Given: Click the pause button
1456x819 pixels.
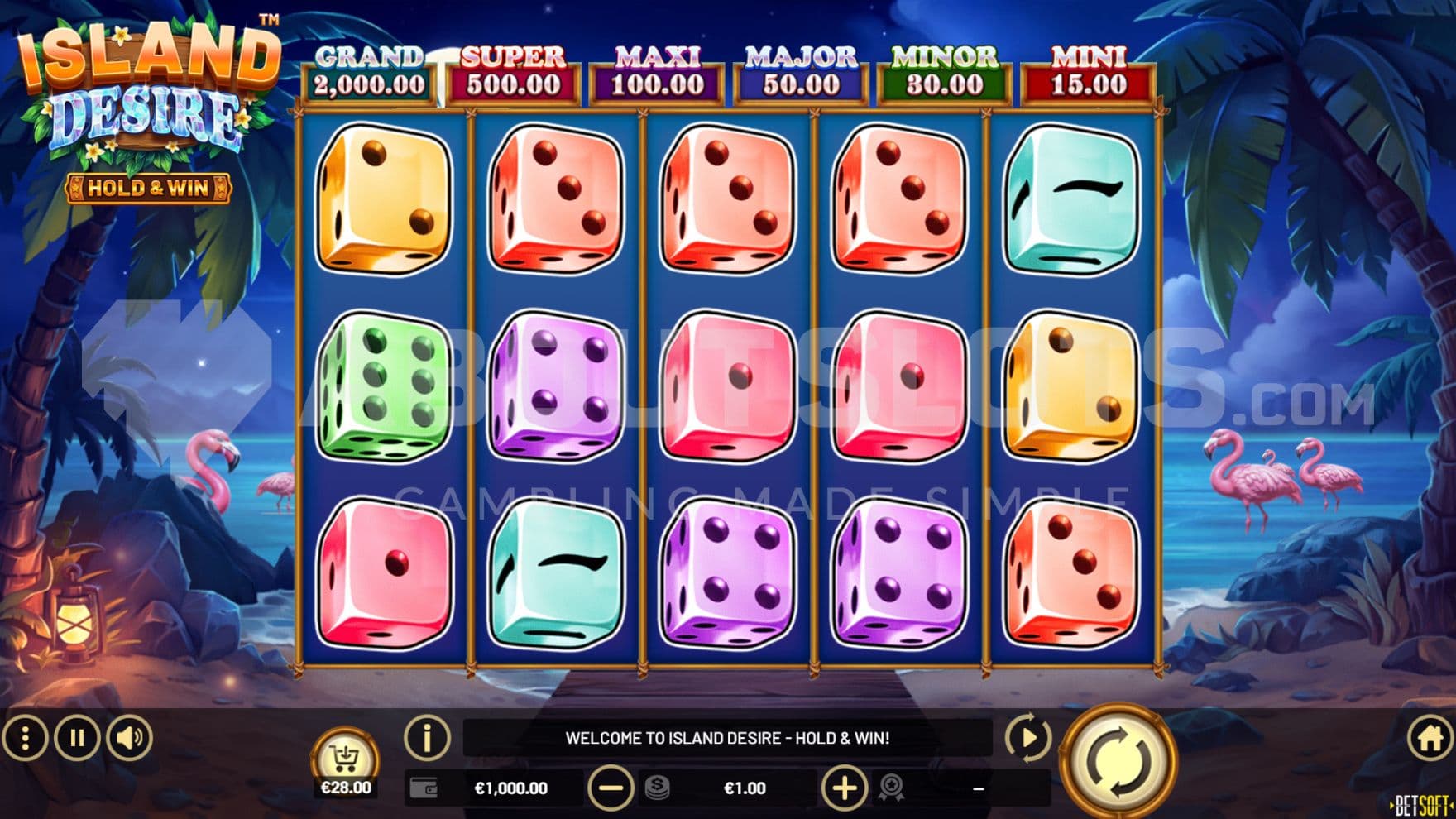Looking at the screenshot, I should [x=77, y=737].
